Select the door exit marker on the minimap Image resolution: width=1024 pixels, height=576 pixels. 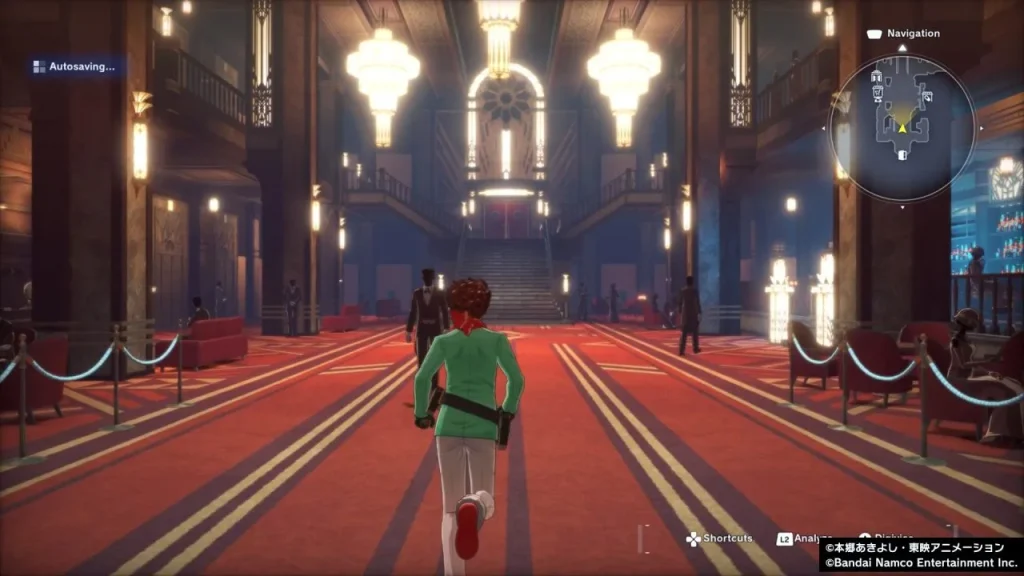(901, 155)
